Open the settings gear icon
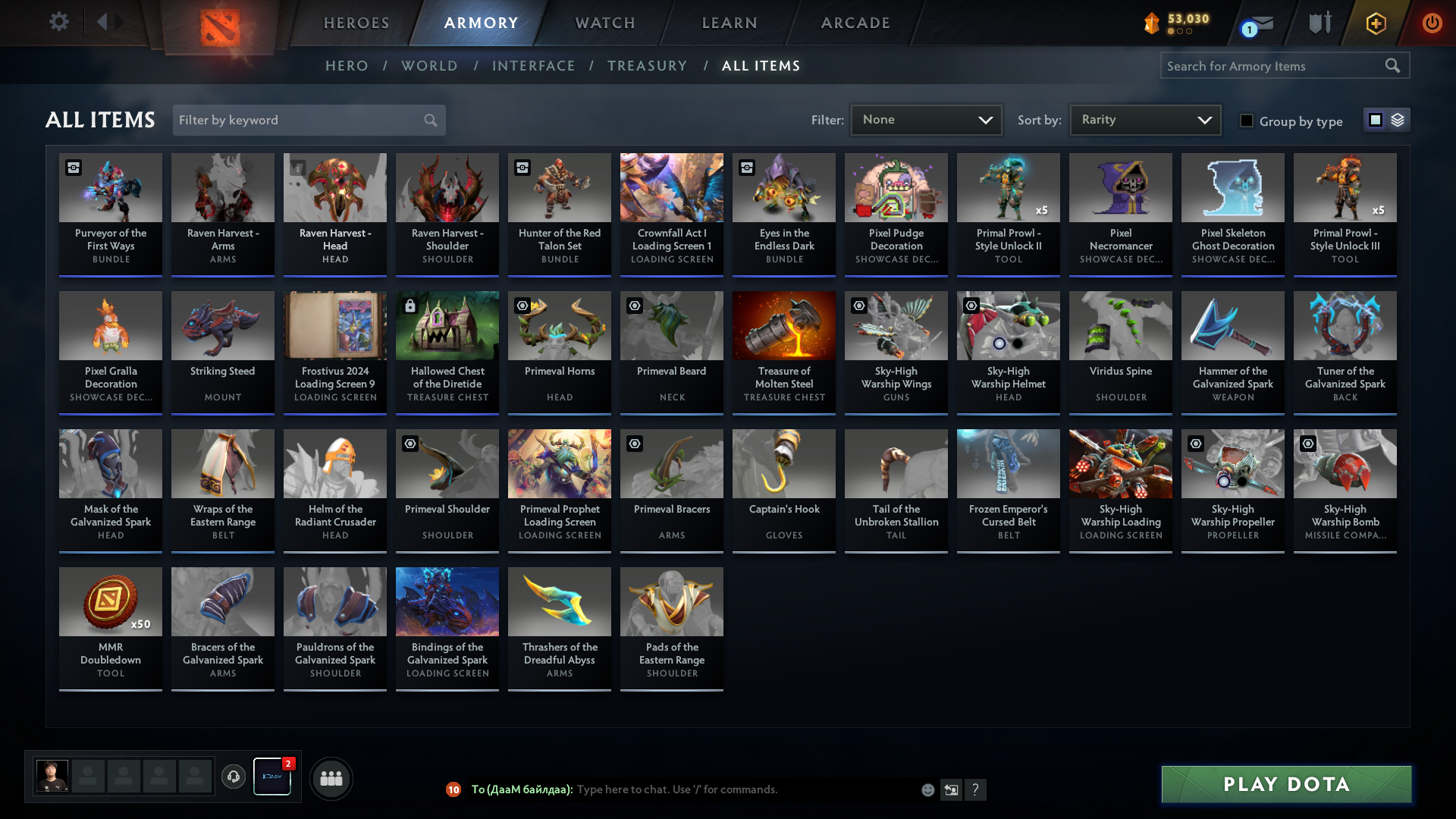The width and height of the screenshot is (1456, 819). (x=59, y=22)
